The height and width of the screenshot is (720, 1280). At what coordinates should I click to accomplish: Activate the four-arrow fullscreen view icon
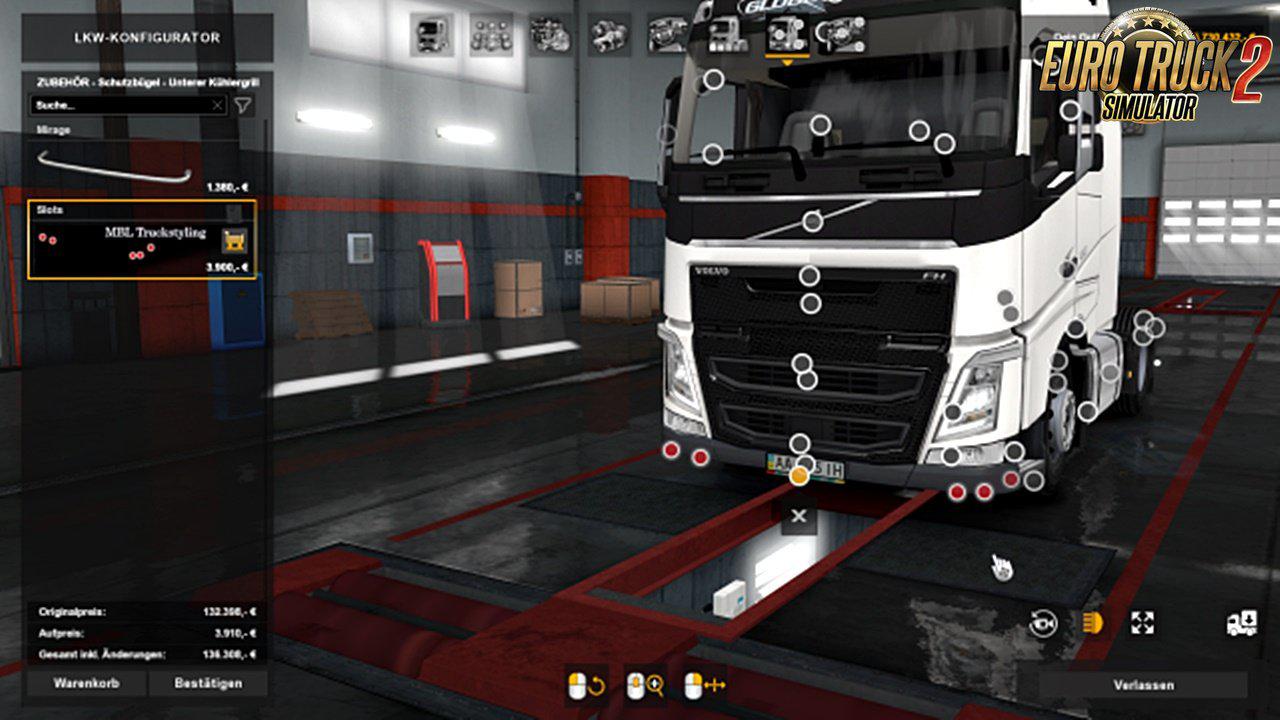coord(1142,623)
